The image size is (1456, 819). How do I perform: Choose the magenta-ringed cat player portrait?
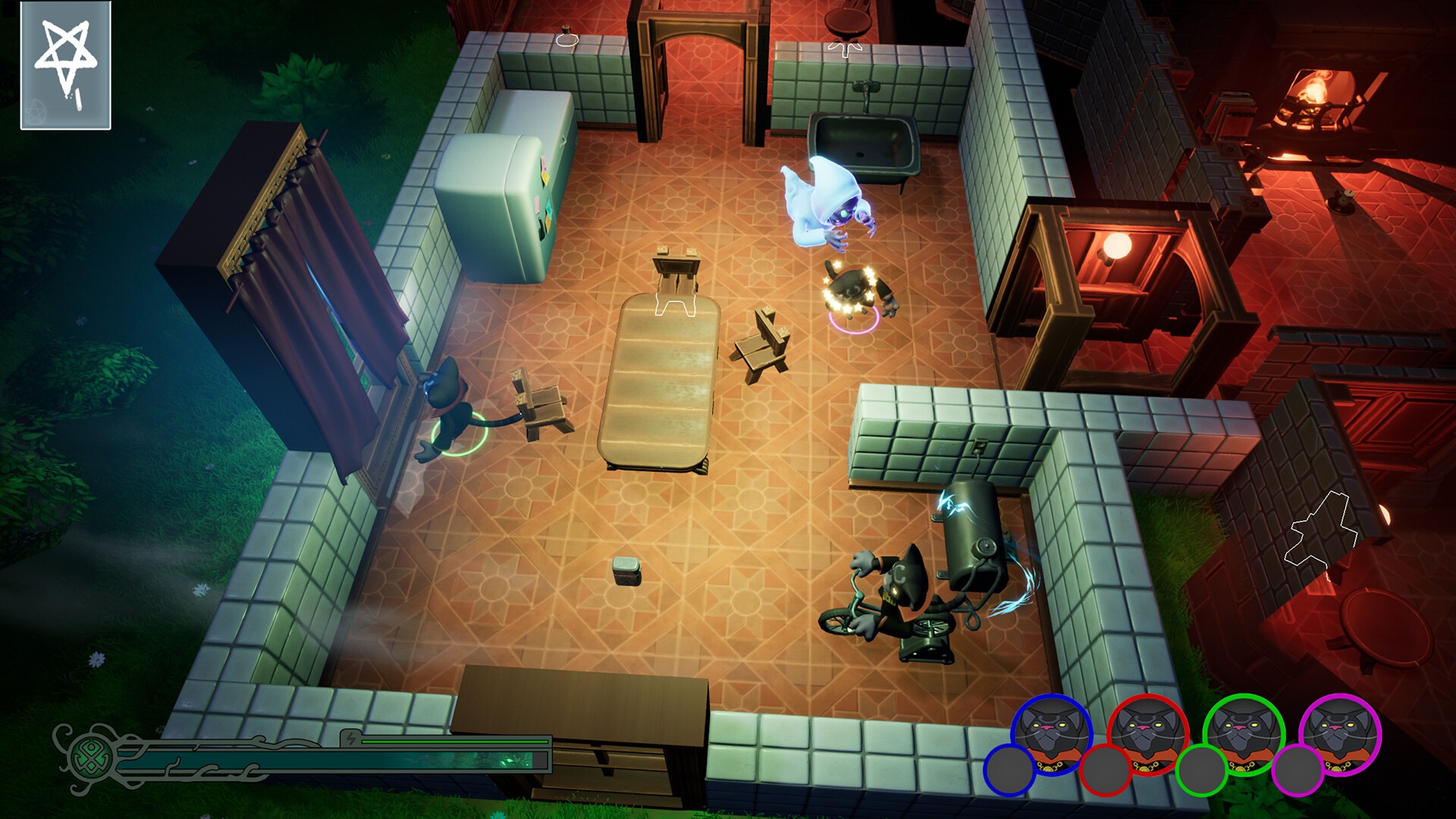pos(1340,733)
